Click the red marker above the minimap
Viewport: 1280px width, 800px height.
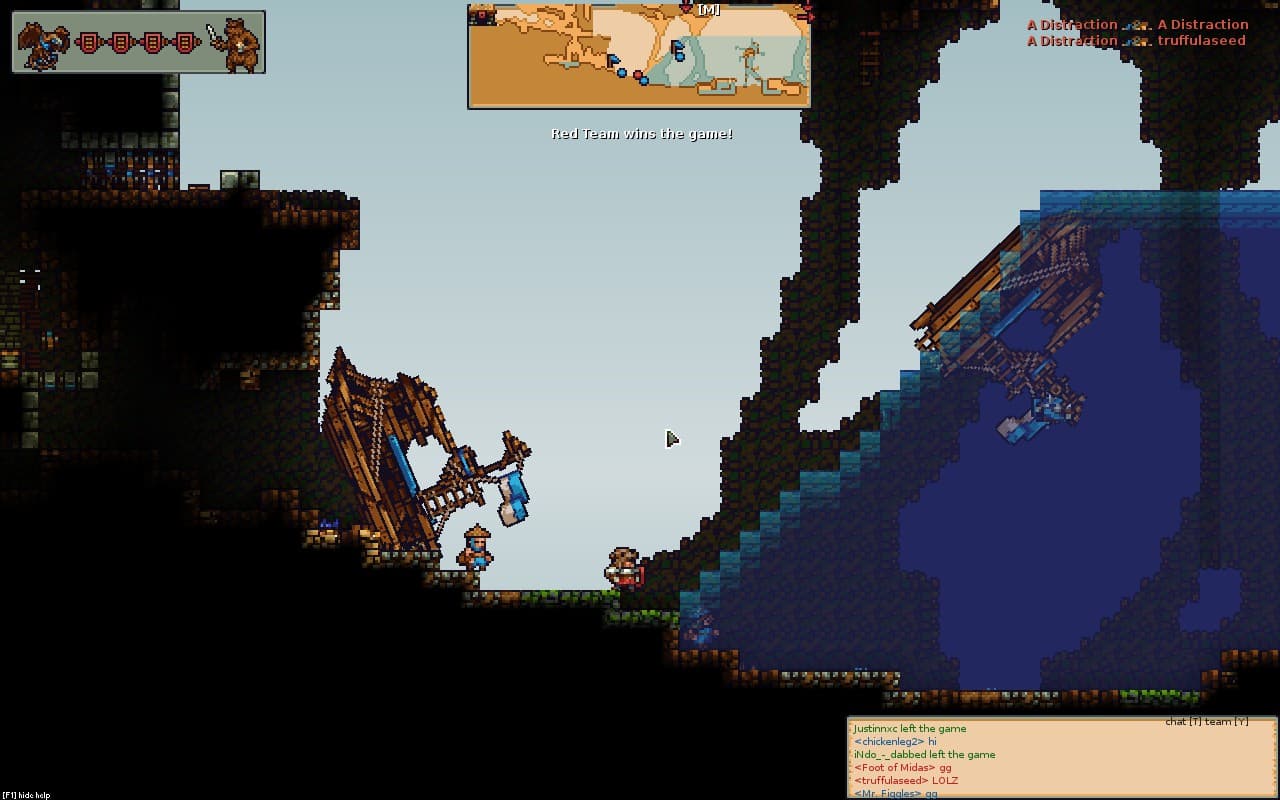point(687,8)
